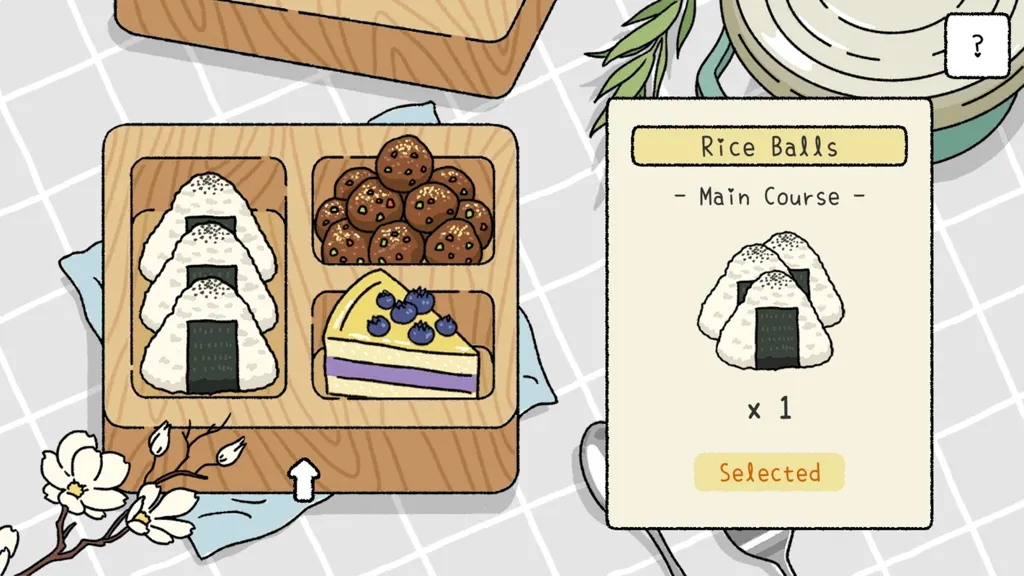The image size is (1024, 576).
Task: Click the white up arrow below the bento
Action: click(x=304, y=480)
